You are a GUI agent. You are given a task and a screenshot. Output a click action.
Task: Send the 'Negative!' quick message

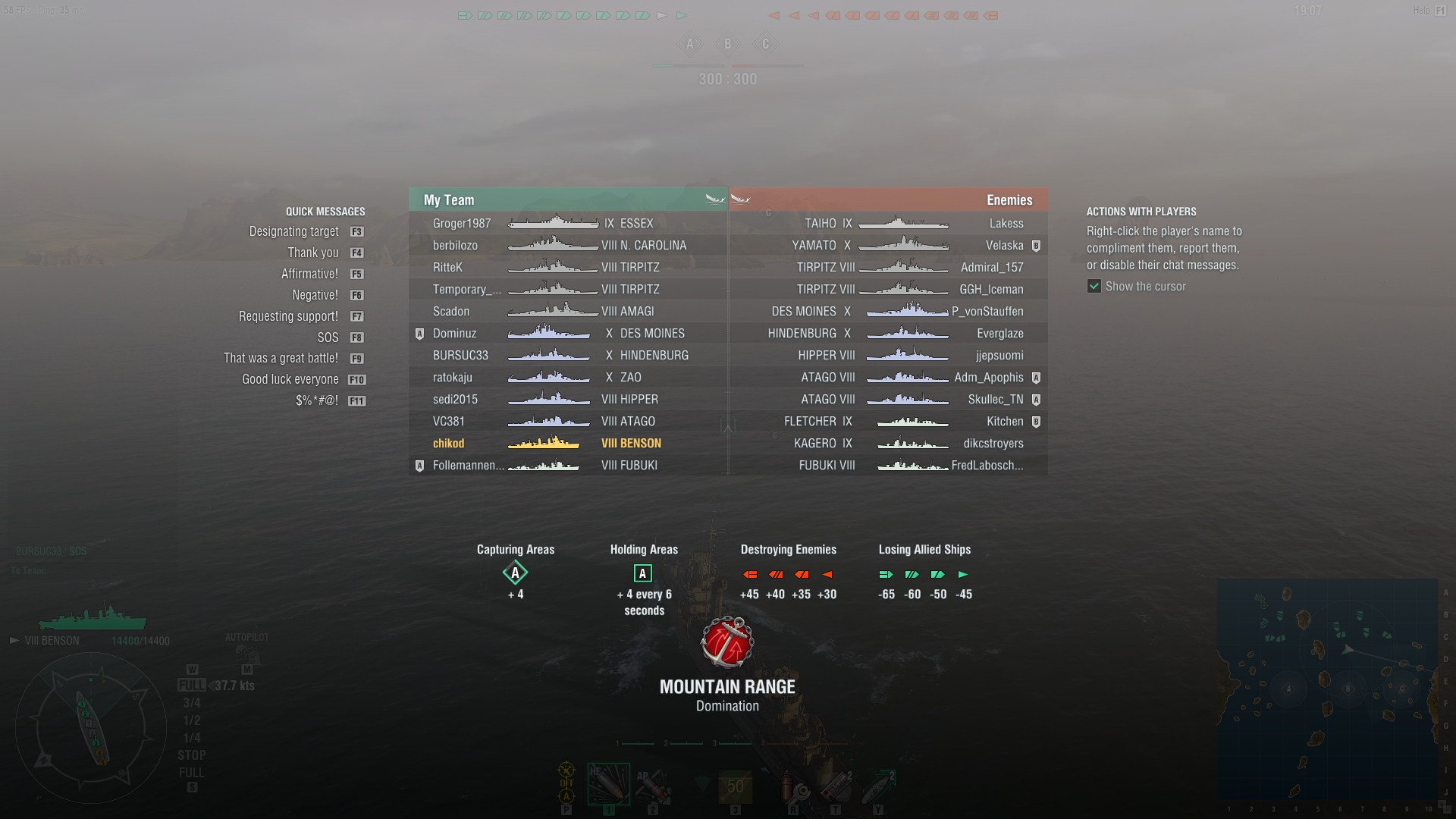[315, 295]
